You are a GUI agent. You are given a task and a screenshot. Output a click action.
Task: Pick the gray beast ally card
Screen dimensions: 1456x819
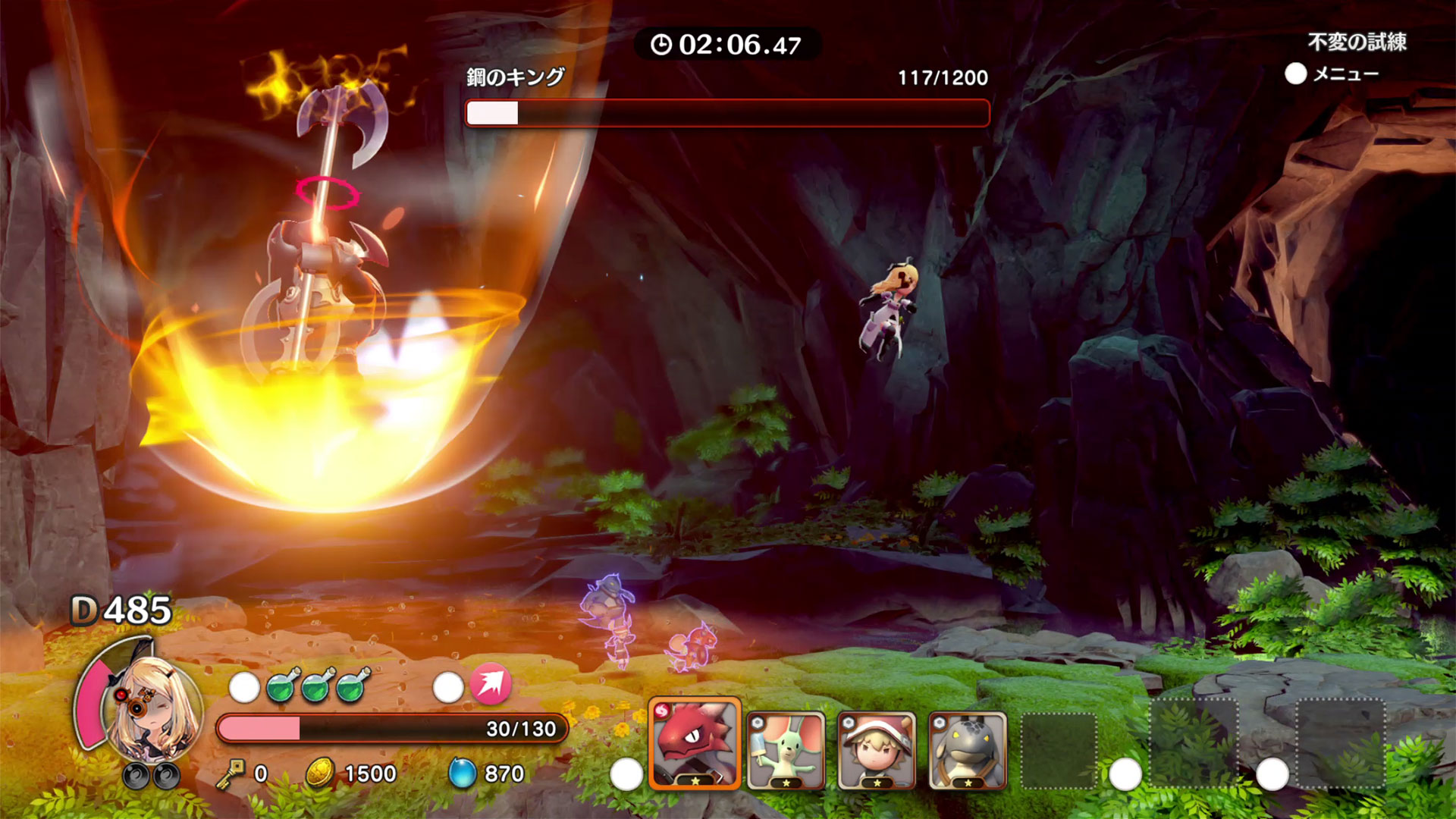click(x=968, y=751)
